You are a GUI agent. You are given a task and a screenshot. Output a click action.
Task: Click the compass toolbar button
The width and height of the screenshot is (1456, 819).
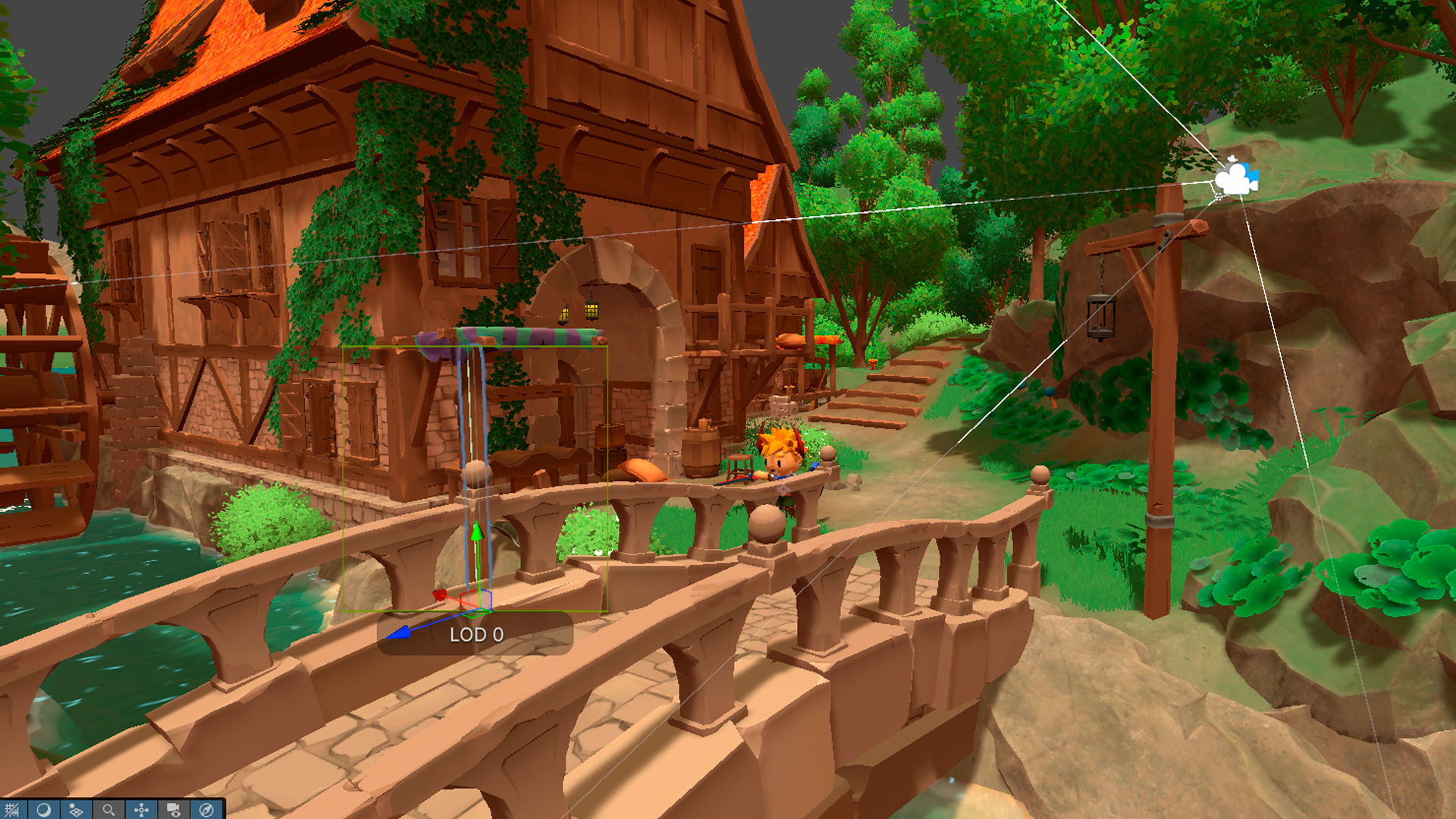(x=206, y=810)
